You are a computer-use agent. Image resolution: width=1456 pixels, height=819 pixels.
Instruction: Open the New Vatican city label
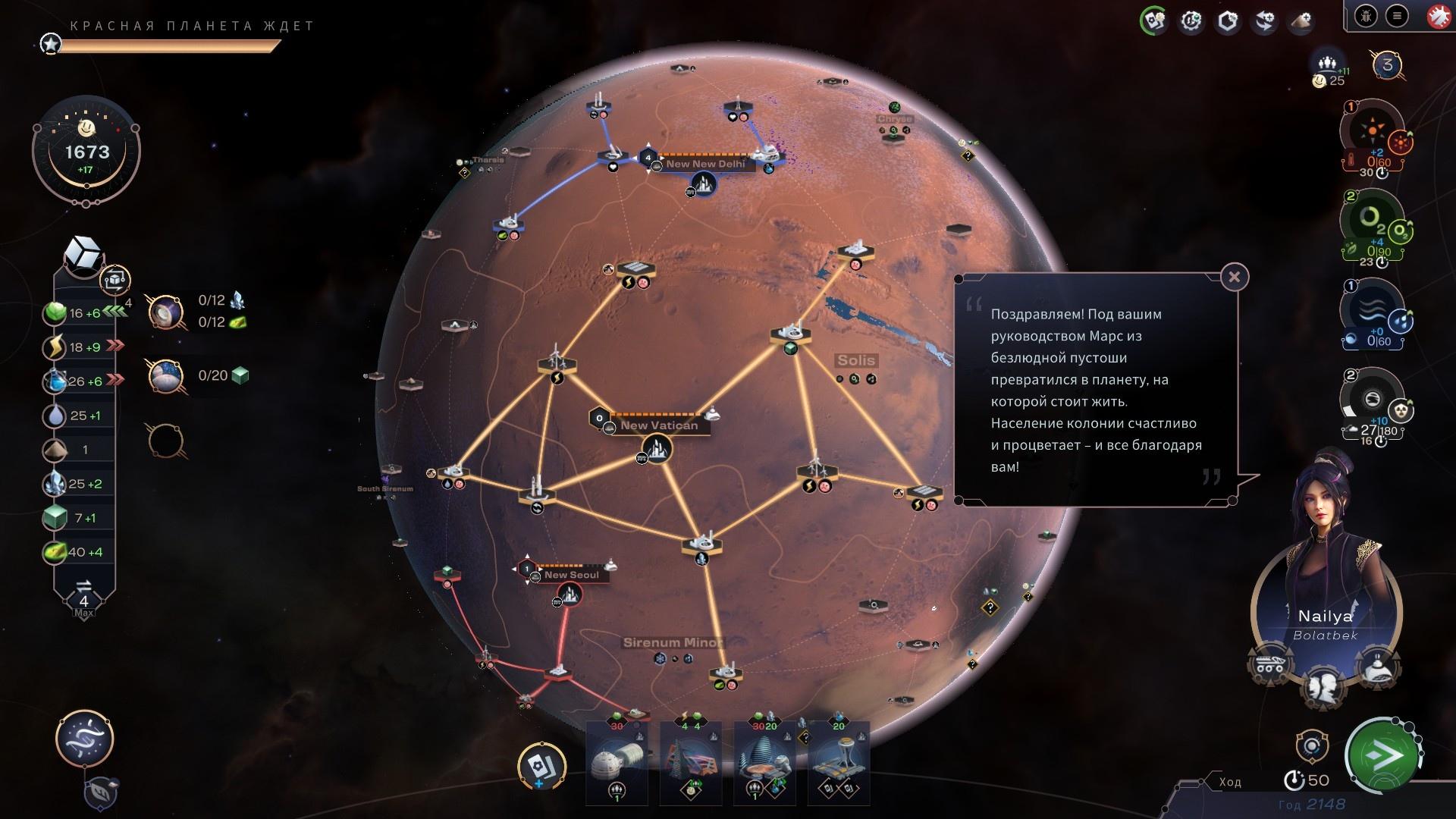658,425
